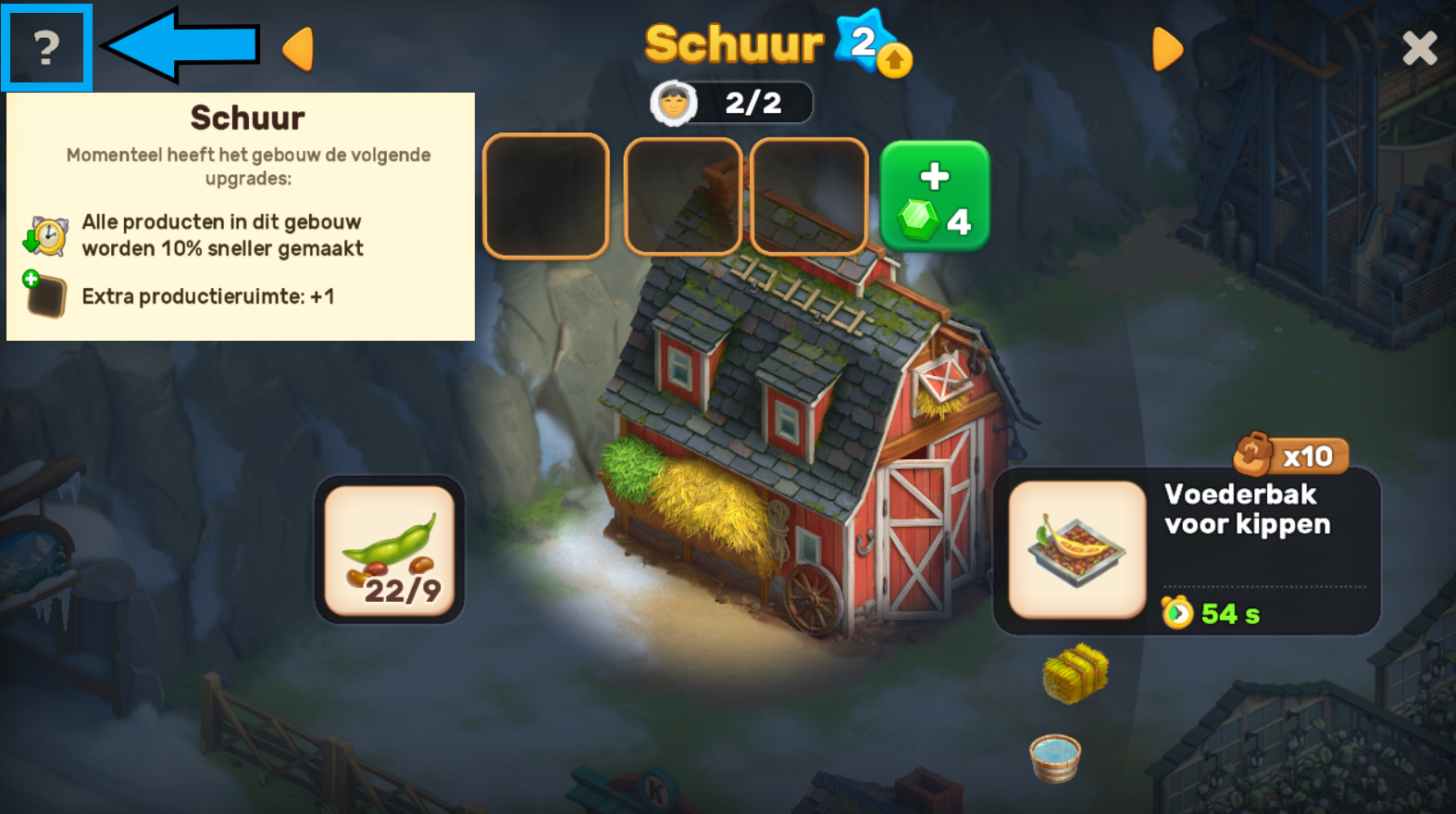Viewport: 1456px width, 814px height.
Task: Close the Schuur building window
Action: click(x=1419, y=48)
